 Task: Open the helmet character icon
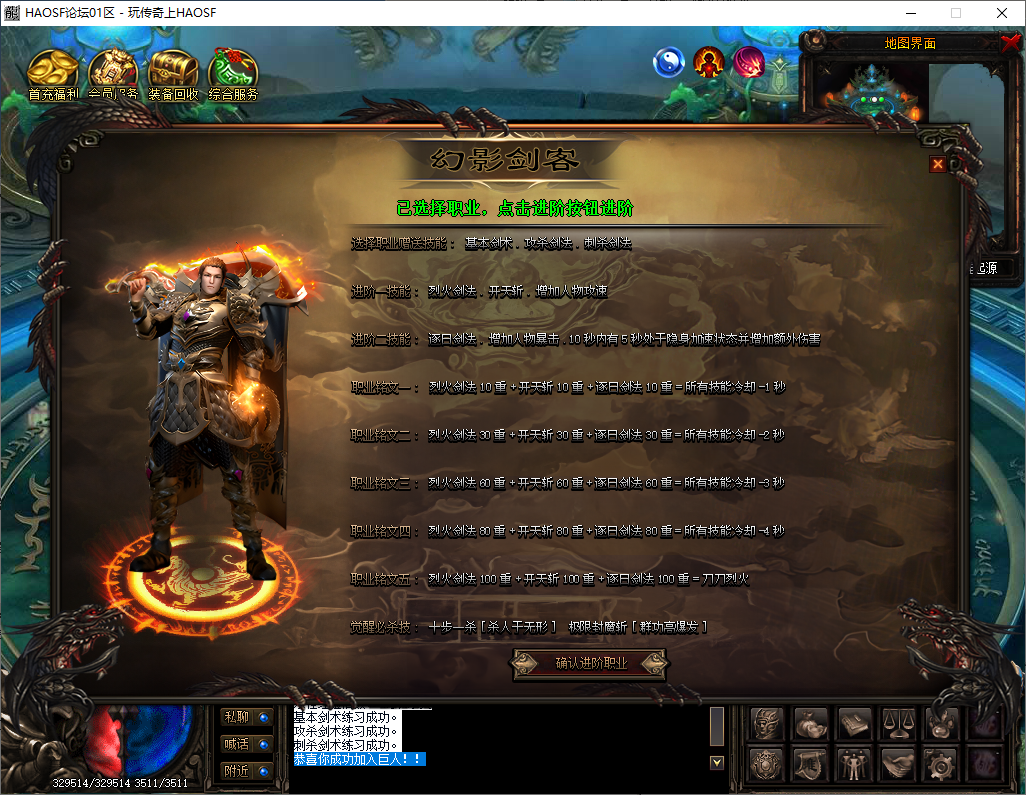(767, 724)
